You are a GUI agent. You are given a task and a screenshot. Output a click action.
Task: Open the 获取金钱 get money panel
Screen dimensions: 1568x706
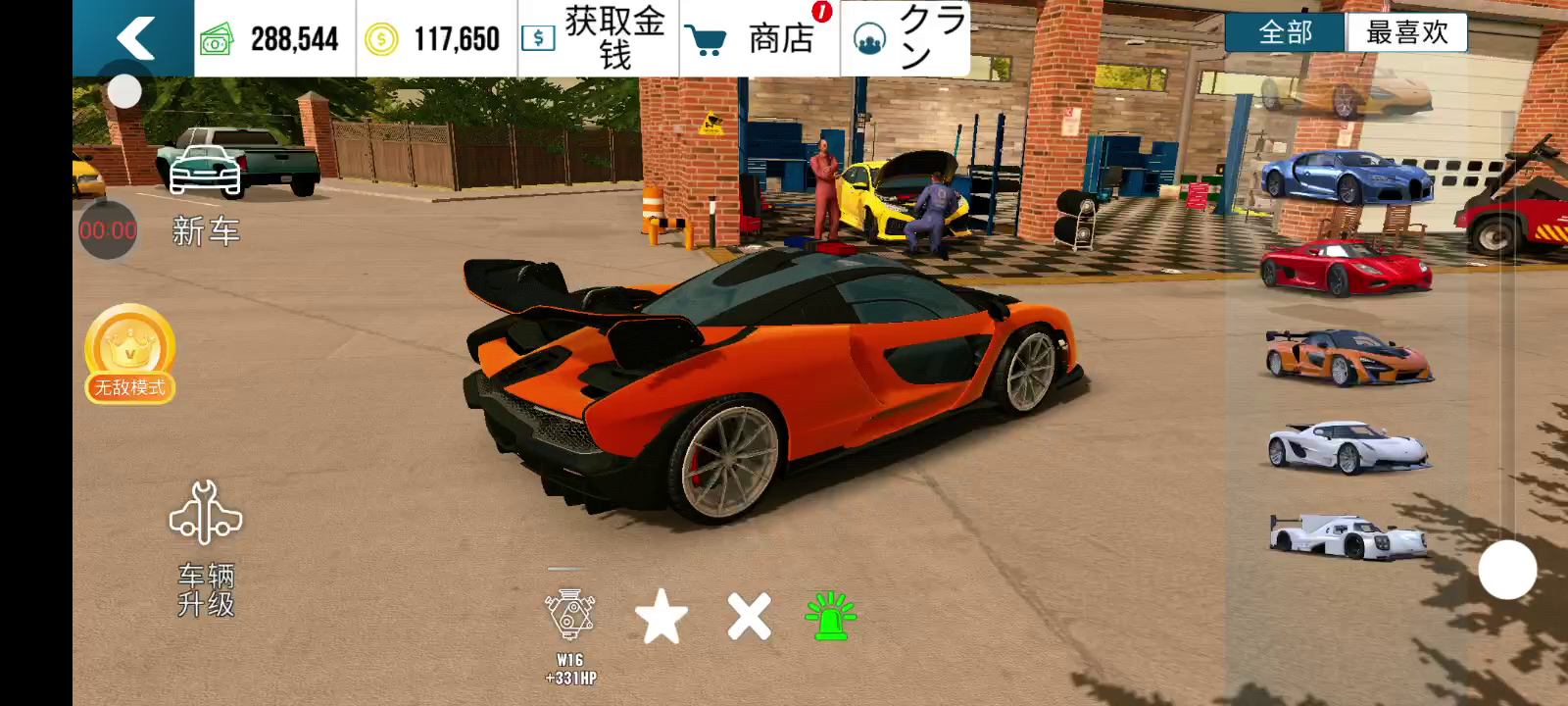click(598, 38)
